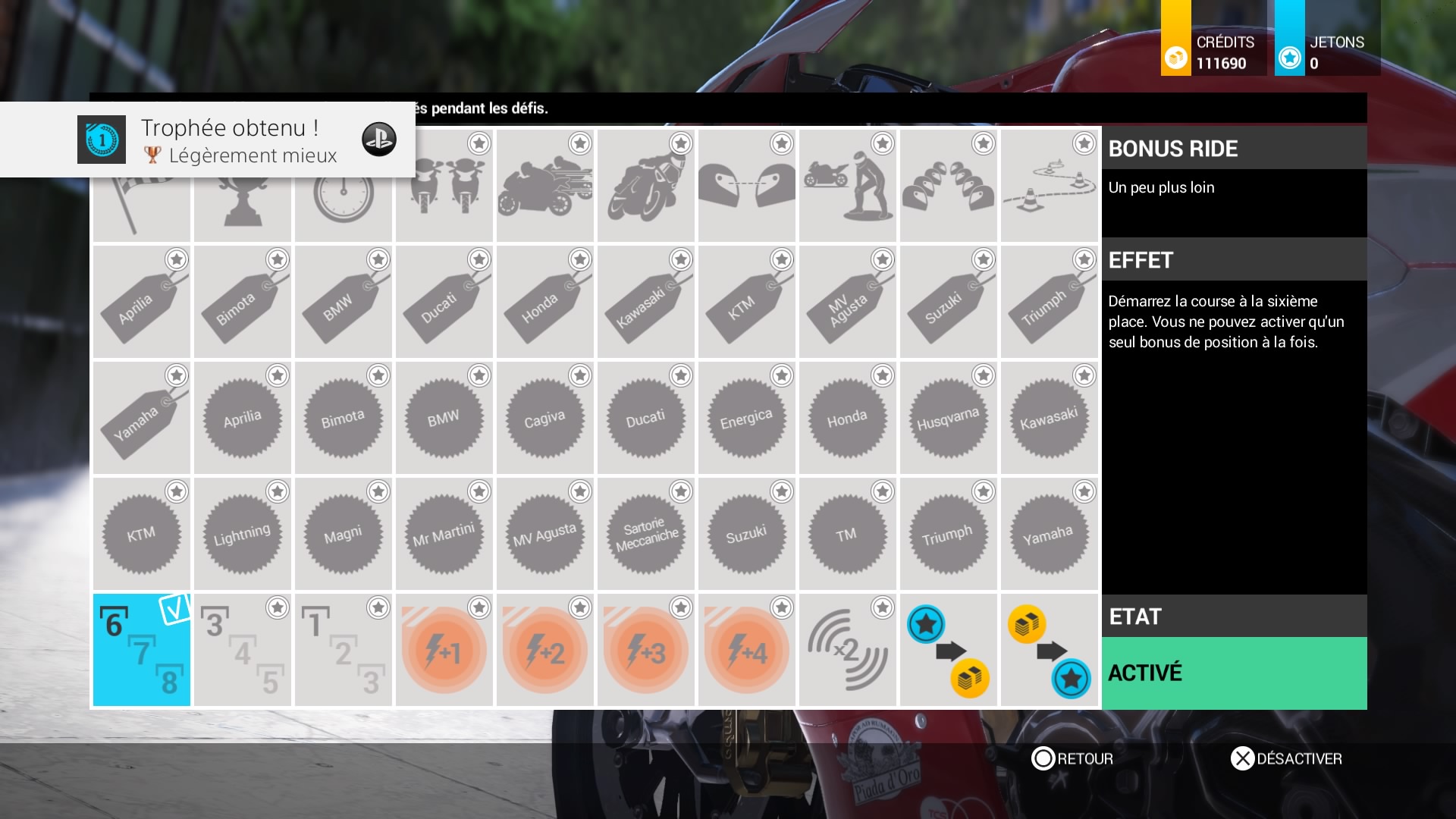This screenshot has width=1456, height=819.
Task: Select the x2 signal wave bonus tile
Action: (x=848, y=650)
